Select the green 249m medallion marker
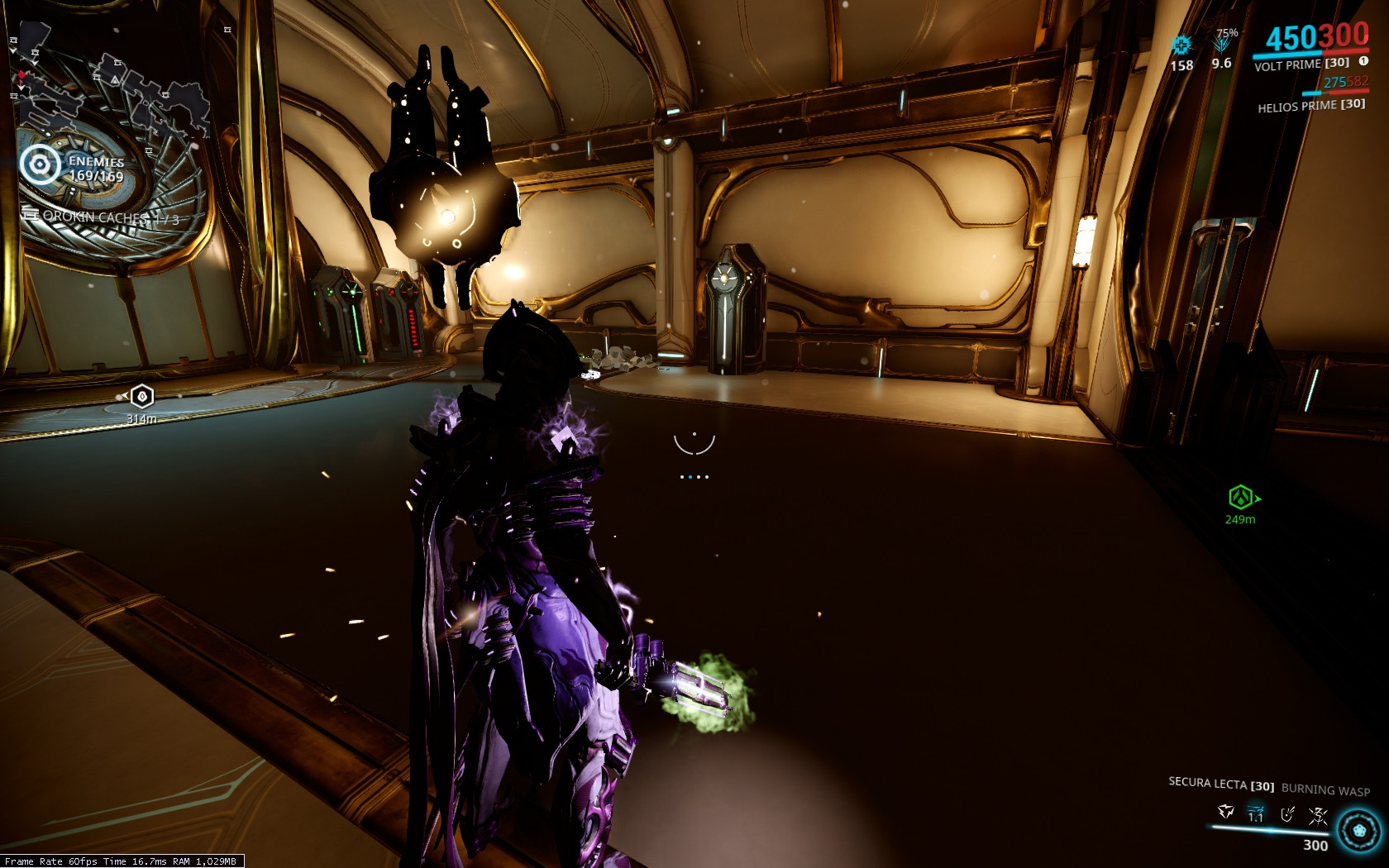 1239,498
